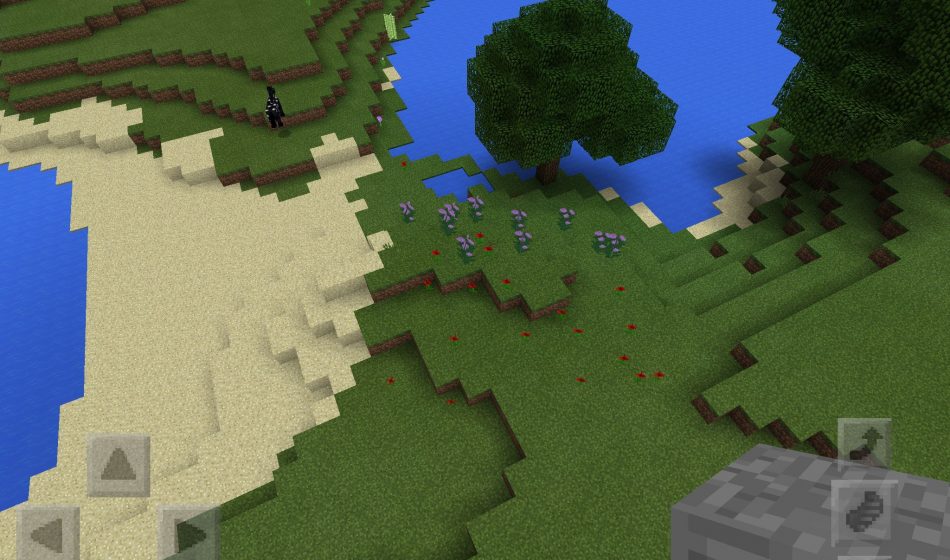Tap the fly-up arrow button
Image resolution: width=950 pixels, height=560 pixels.
[x=863, y=445]
